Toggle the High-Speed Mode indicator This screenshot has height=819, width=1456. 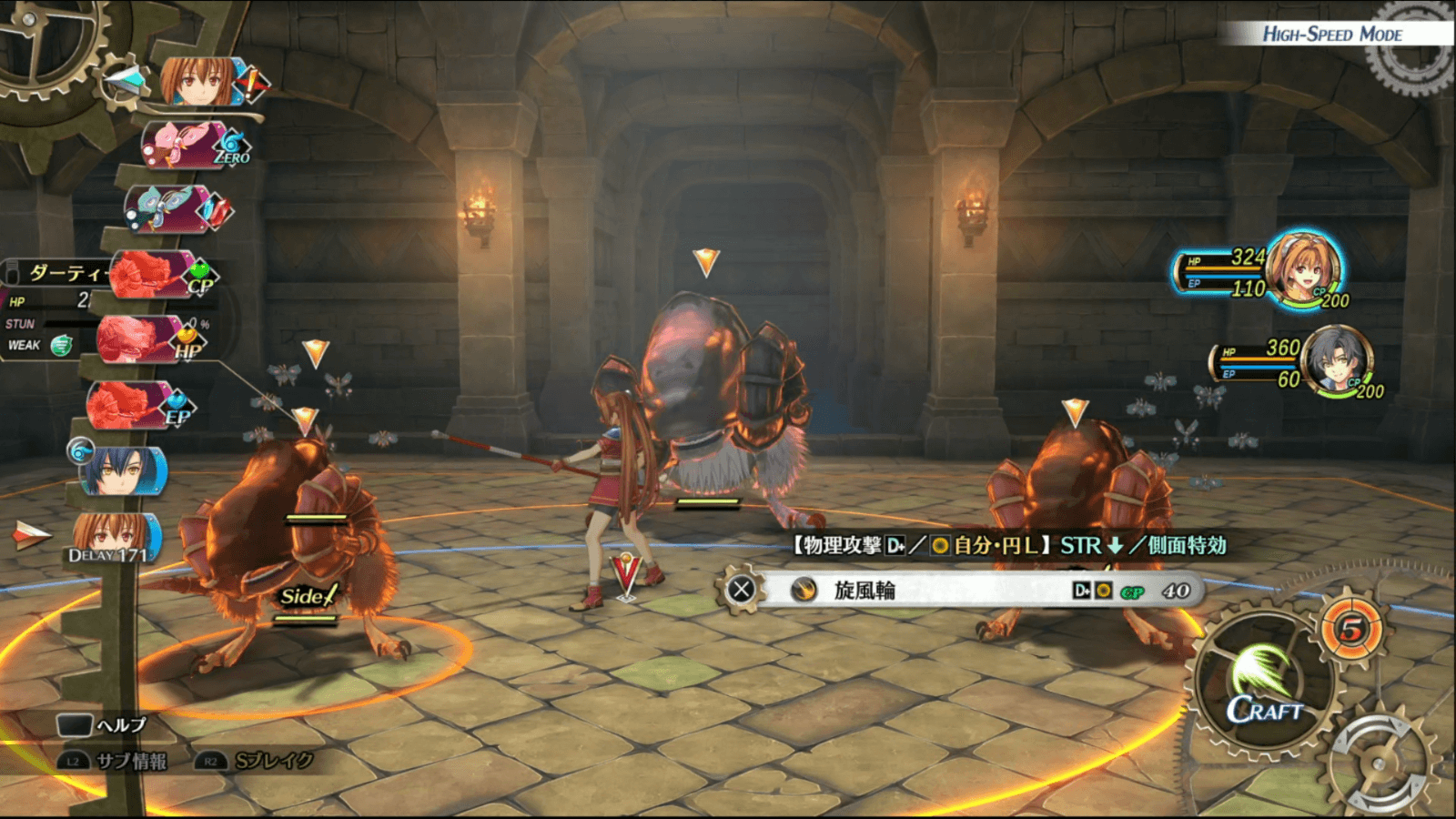point(1332,35)
